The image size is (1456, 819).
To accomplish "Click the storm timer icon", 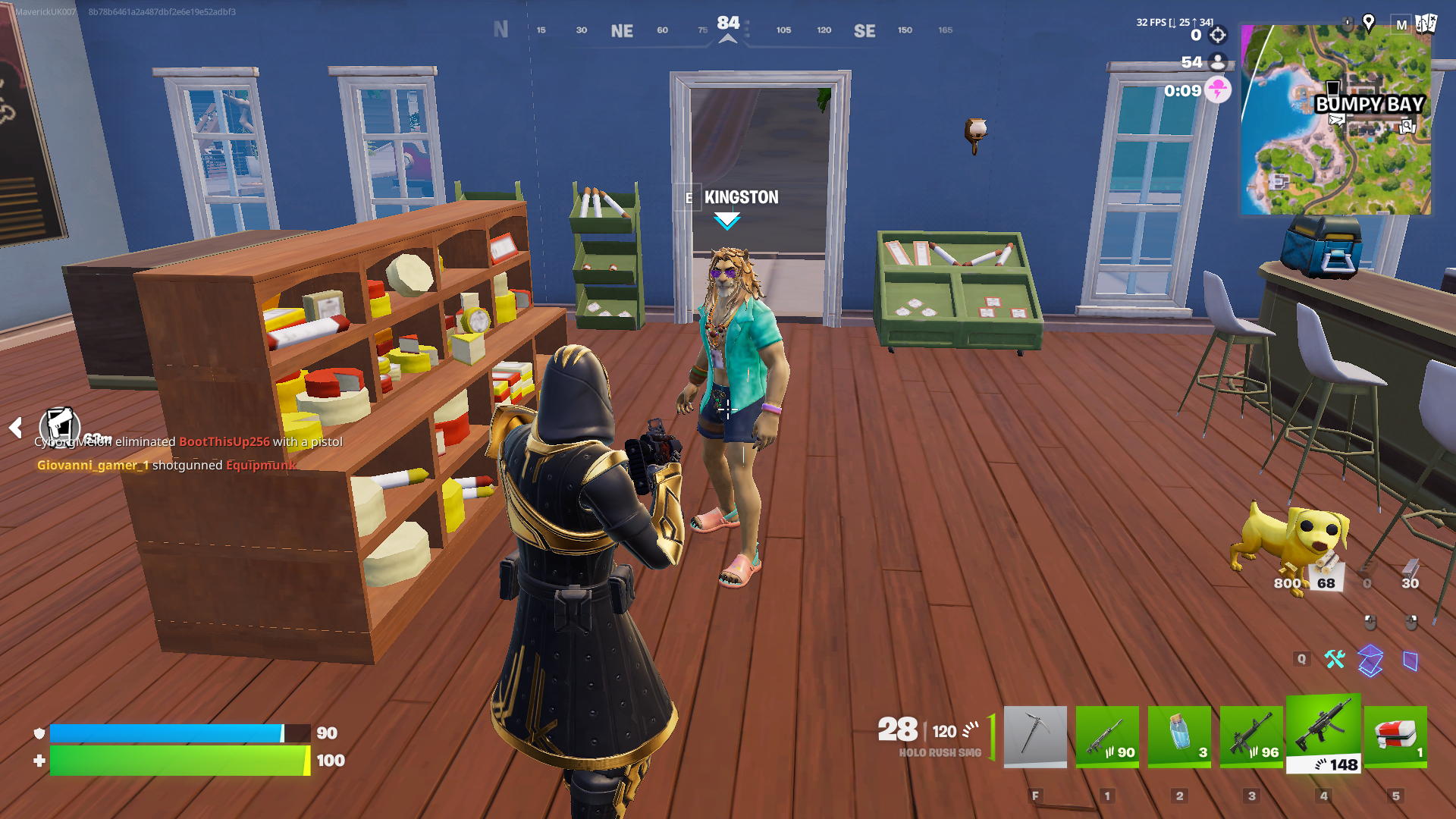I will pos(1218,90).
